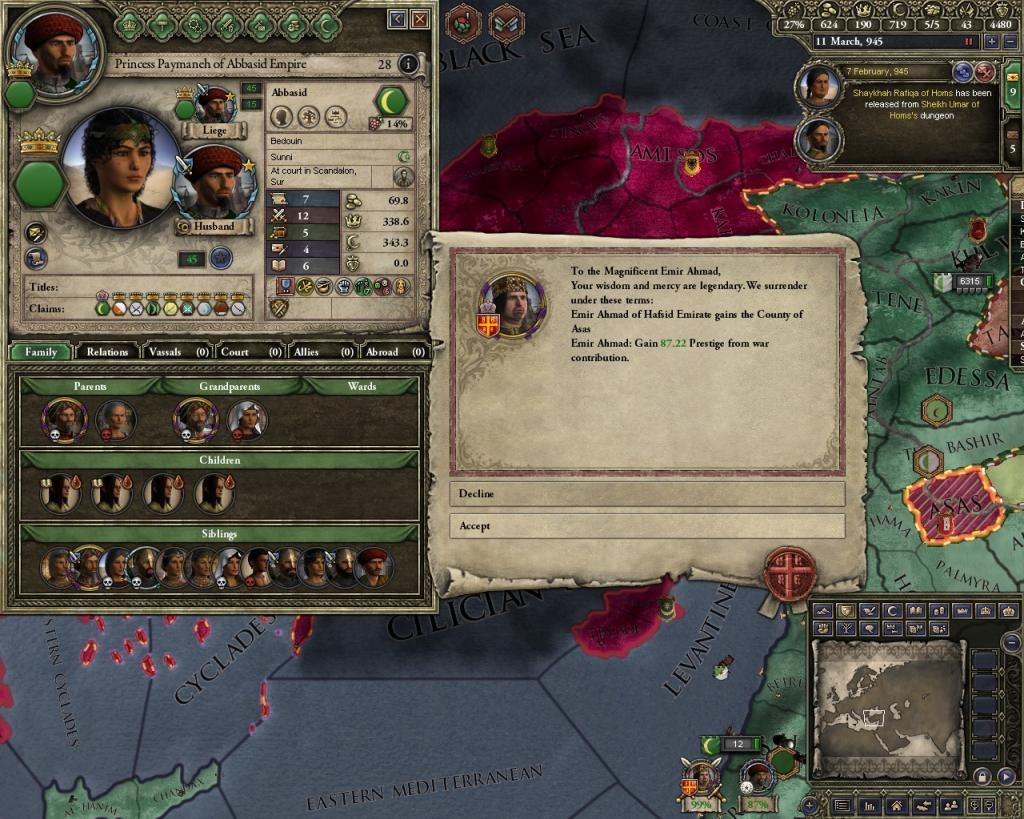The image size is (1024, 819).
Task: Pause the game with pause button
Action: pyautogui.click(x=968, y=42)
